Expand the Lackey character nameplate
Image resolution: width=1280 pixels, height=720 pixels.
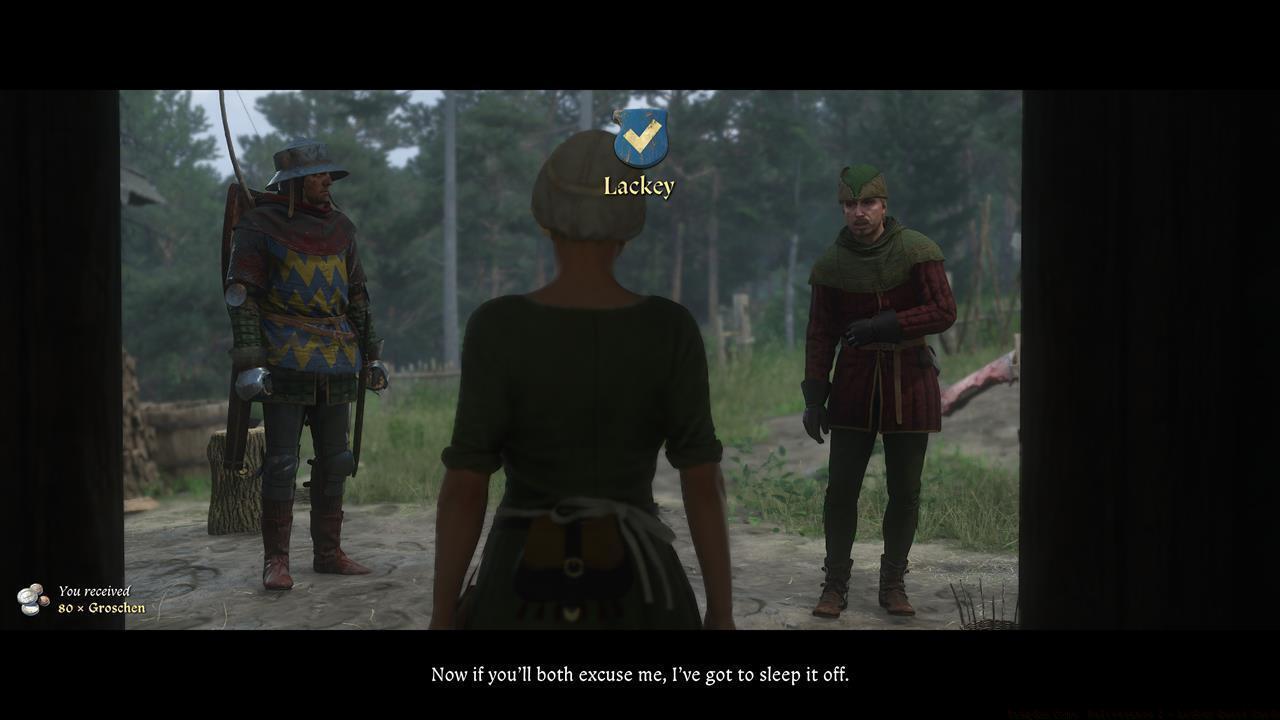tap(639, 186)
